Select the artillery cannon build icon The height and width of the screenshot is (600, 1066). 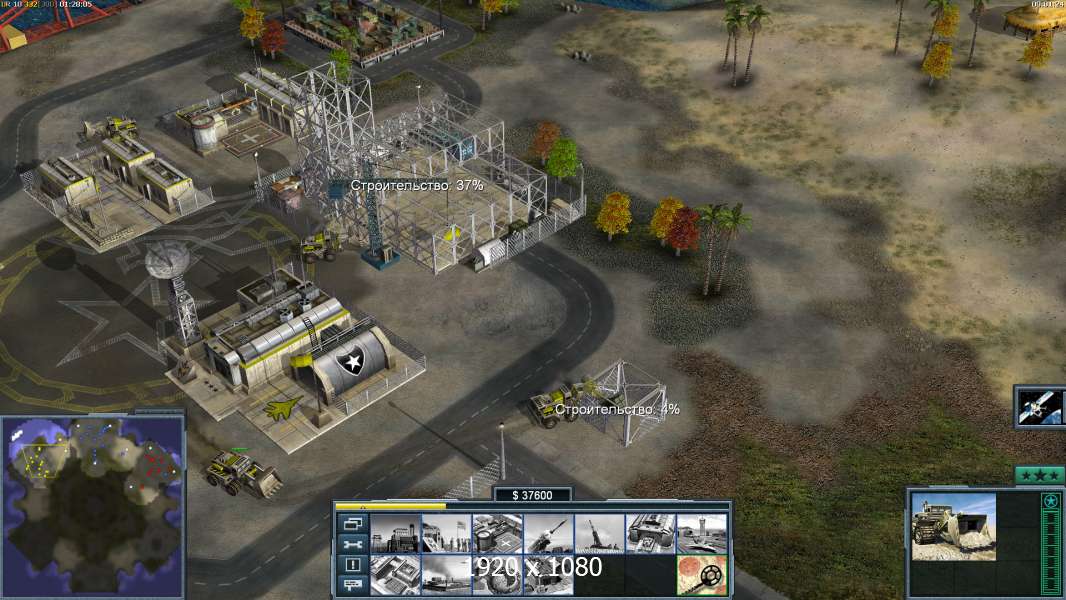click(x=599, y=534)
